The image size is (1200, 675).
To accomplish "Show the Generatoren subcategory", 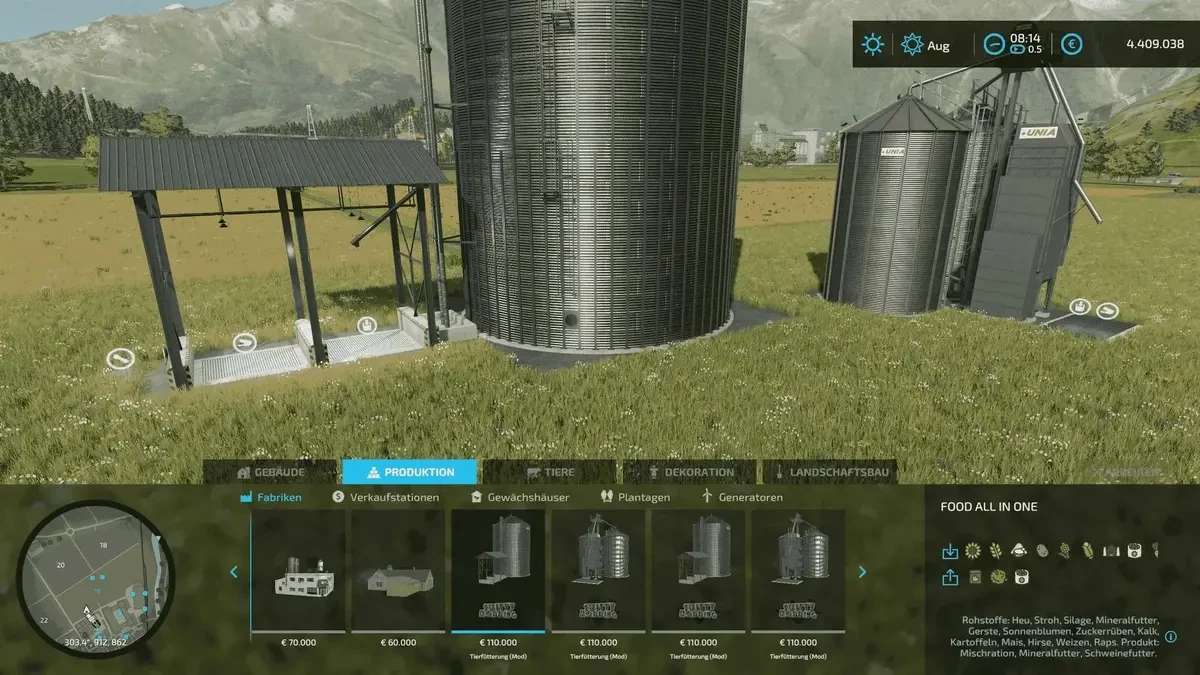I will point(742,497).
